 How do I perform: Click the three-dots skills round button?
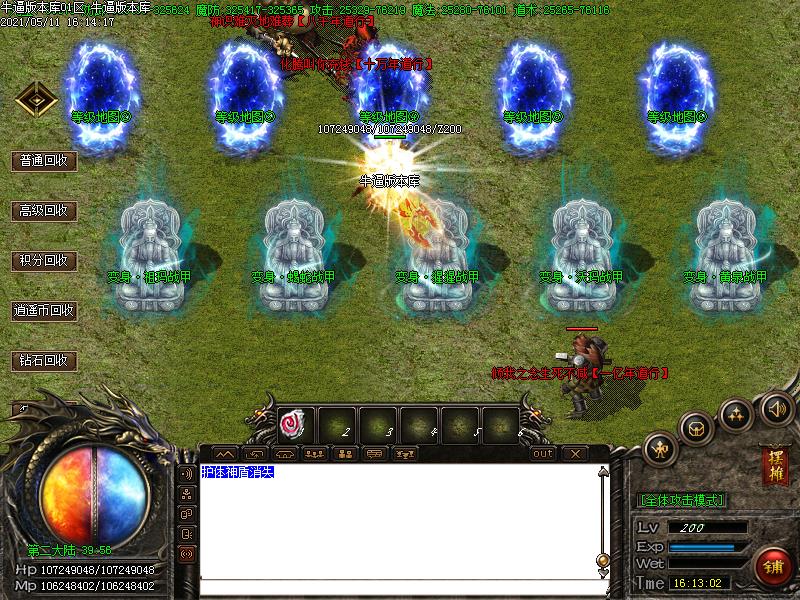(x=737, y=413)
